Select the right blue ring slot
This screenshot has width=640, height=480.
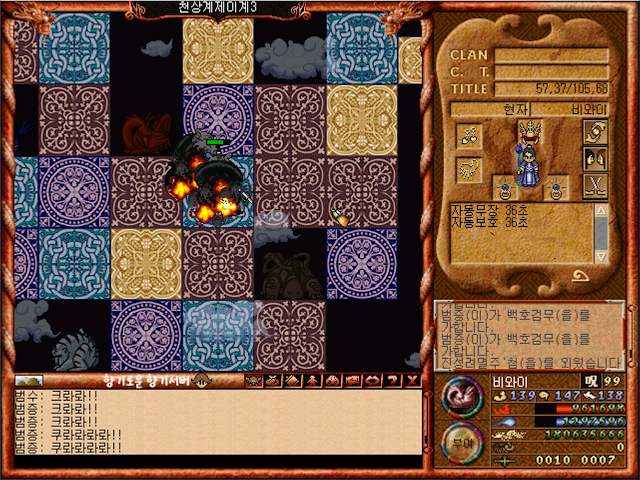point(559,187)
